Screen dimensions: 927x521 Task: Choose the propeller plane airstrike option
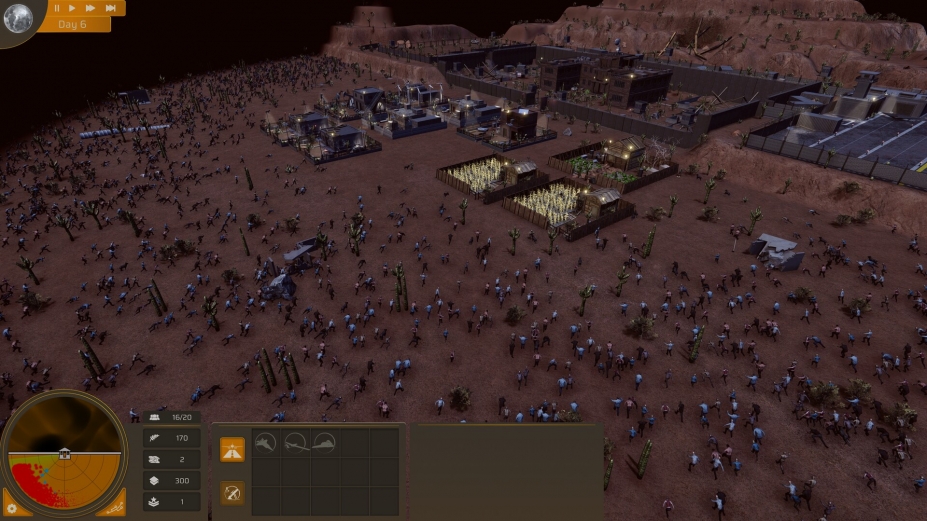pyautogui.click(x=295, y=442)
